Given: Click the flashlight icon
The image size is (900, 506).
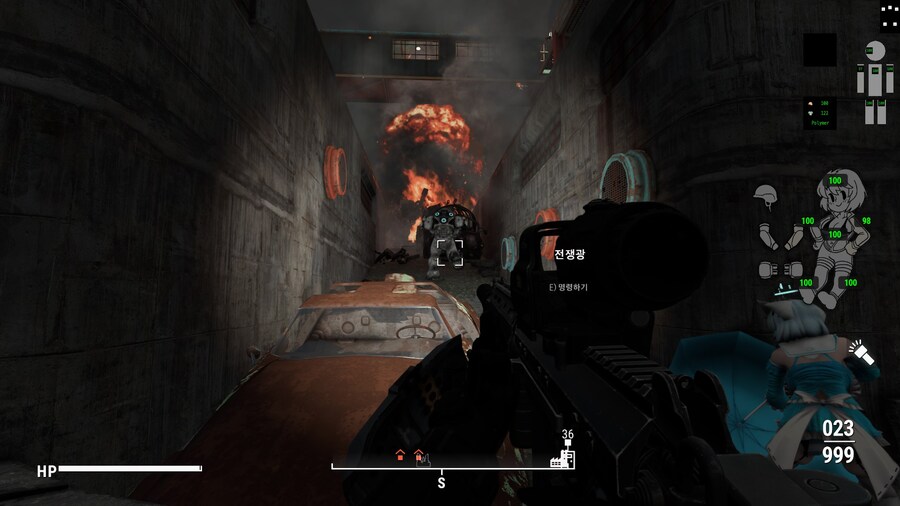Looking at the screenshot, I should tap(859, 352).
